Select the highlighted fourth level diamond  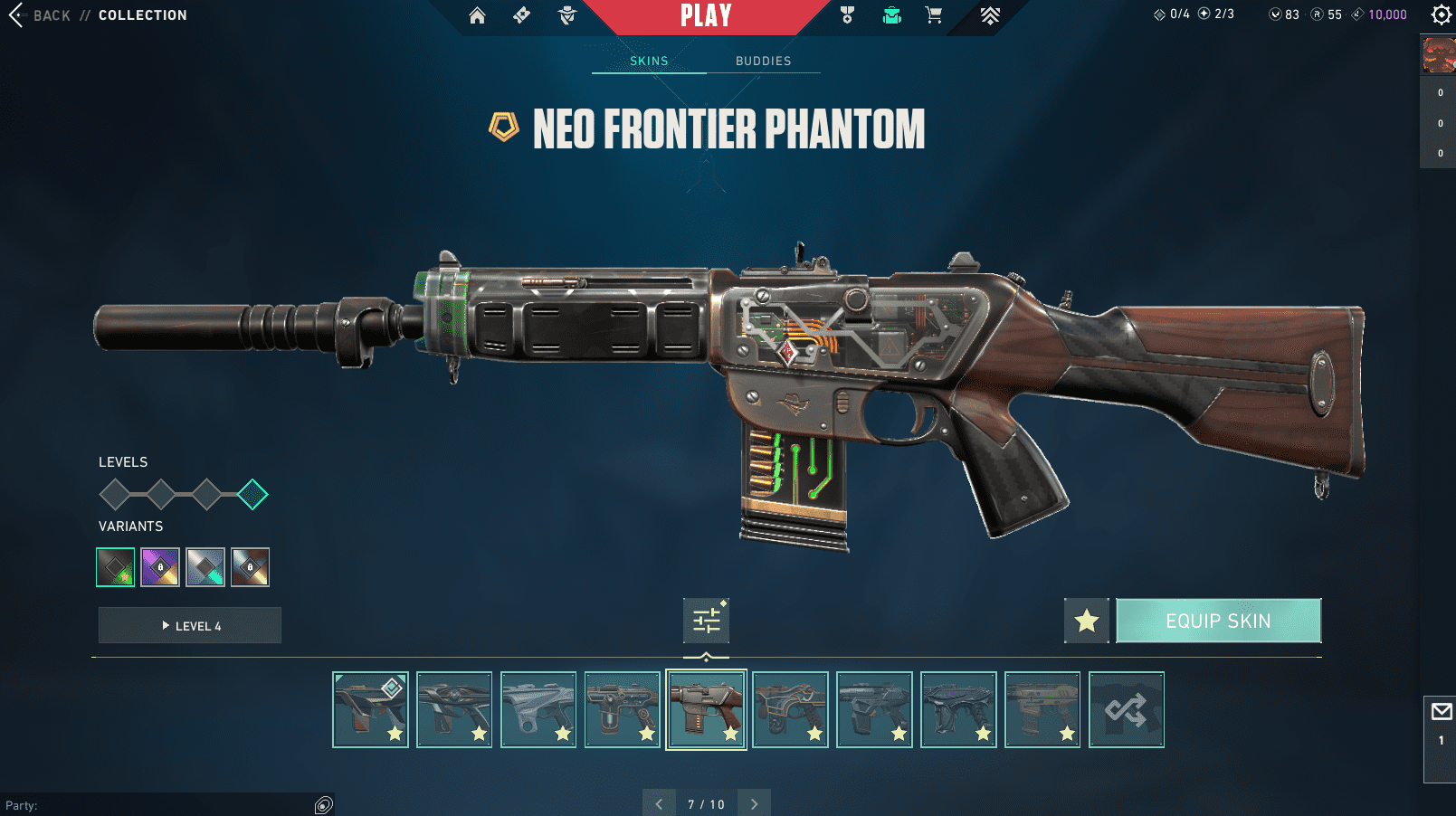click(252, 494)
